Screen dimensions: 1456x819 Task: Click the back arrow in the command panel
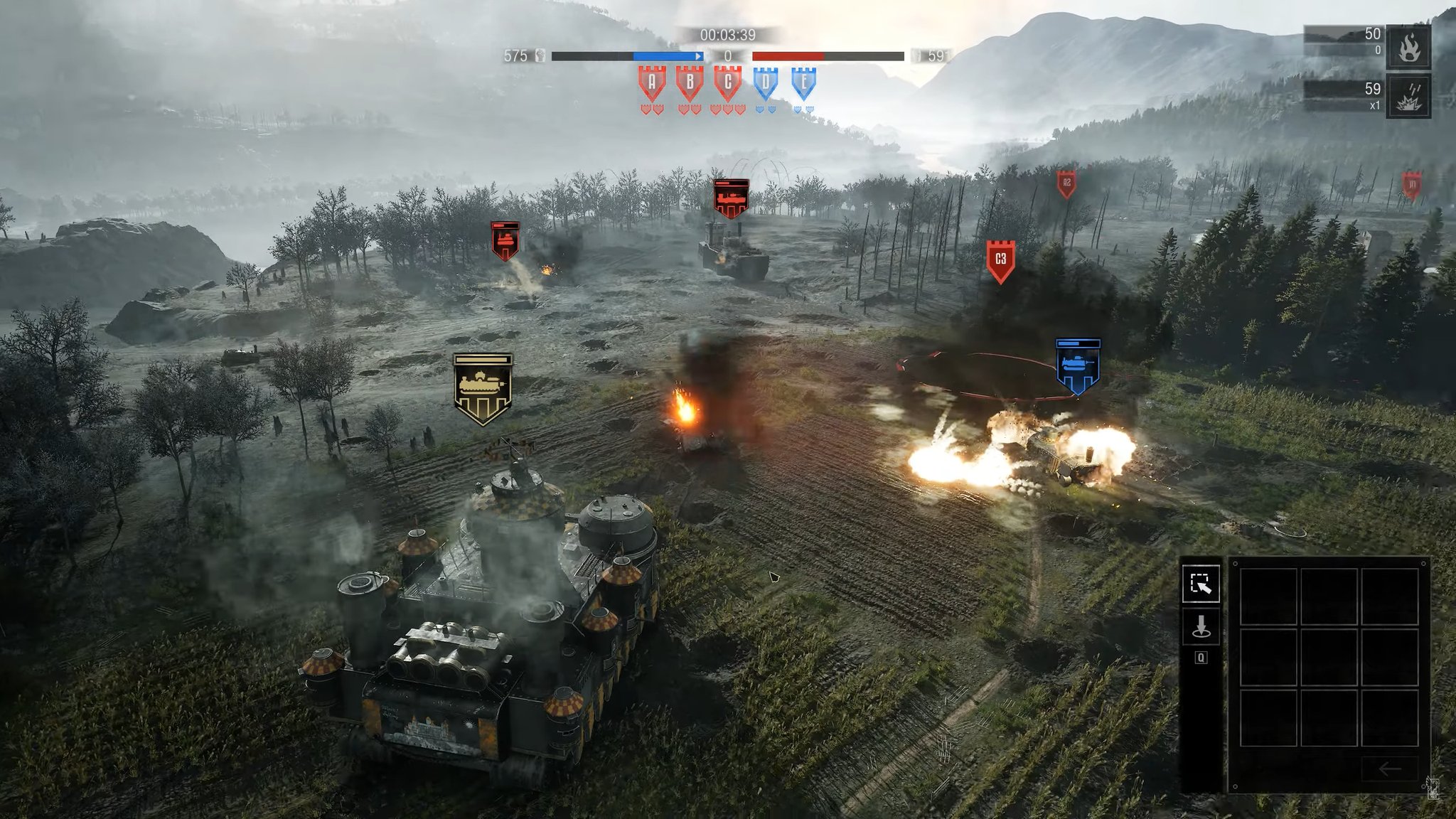[1389, 769]
